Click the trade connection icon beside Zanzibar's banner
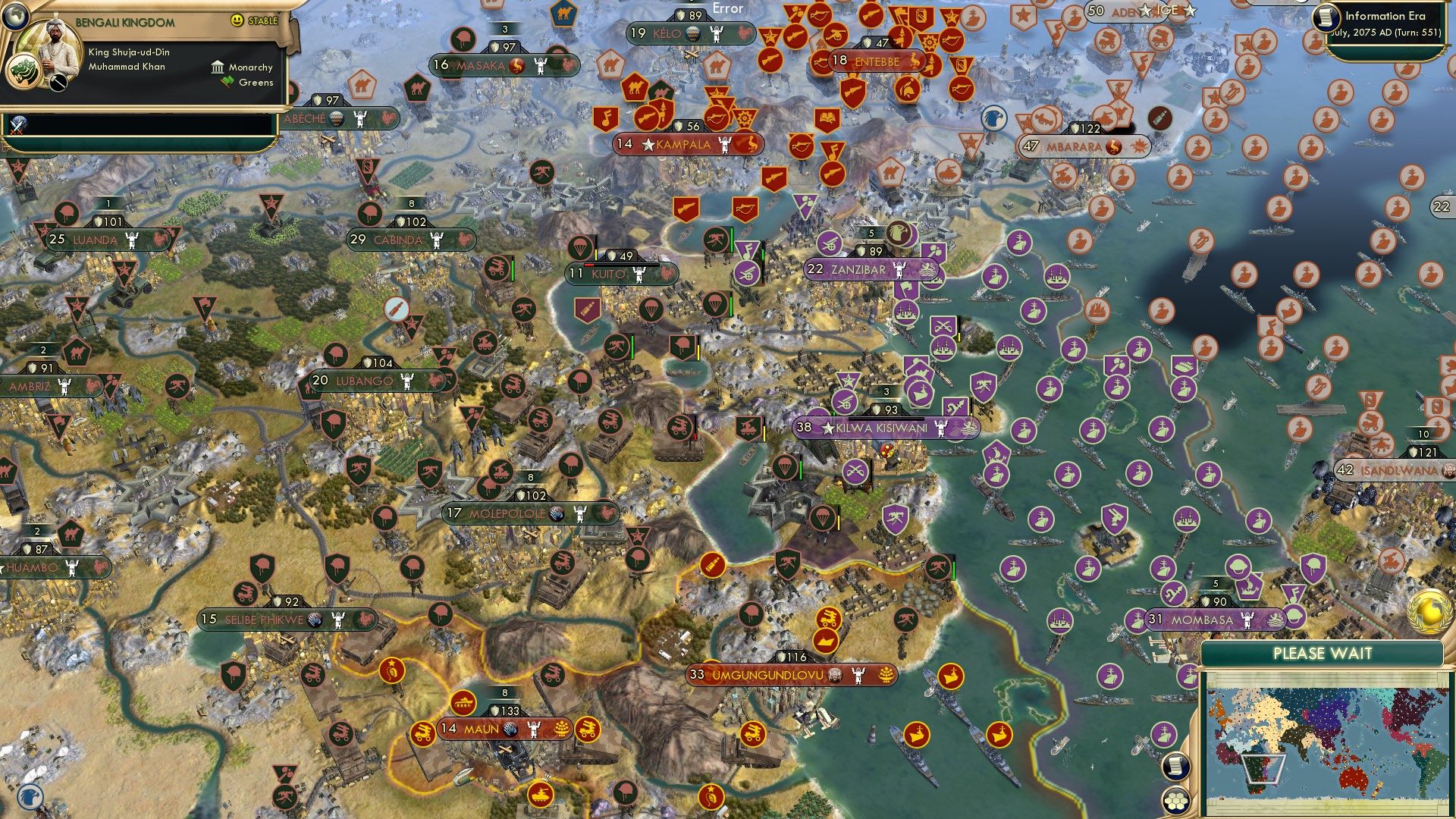The width and height of the screenshot is (1456, 819). coord(927,268)
